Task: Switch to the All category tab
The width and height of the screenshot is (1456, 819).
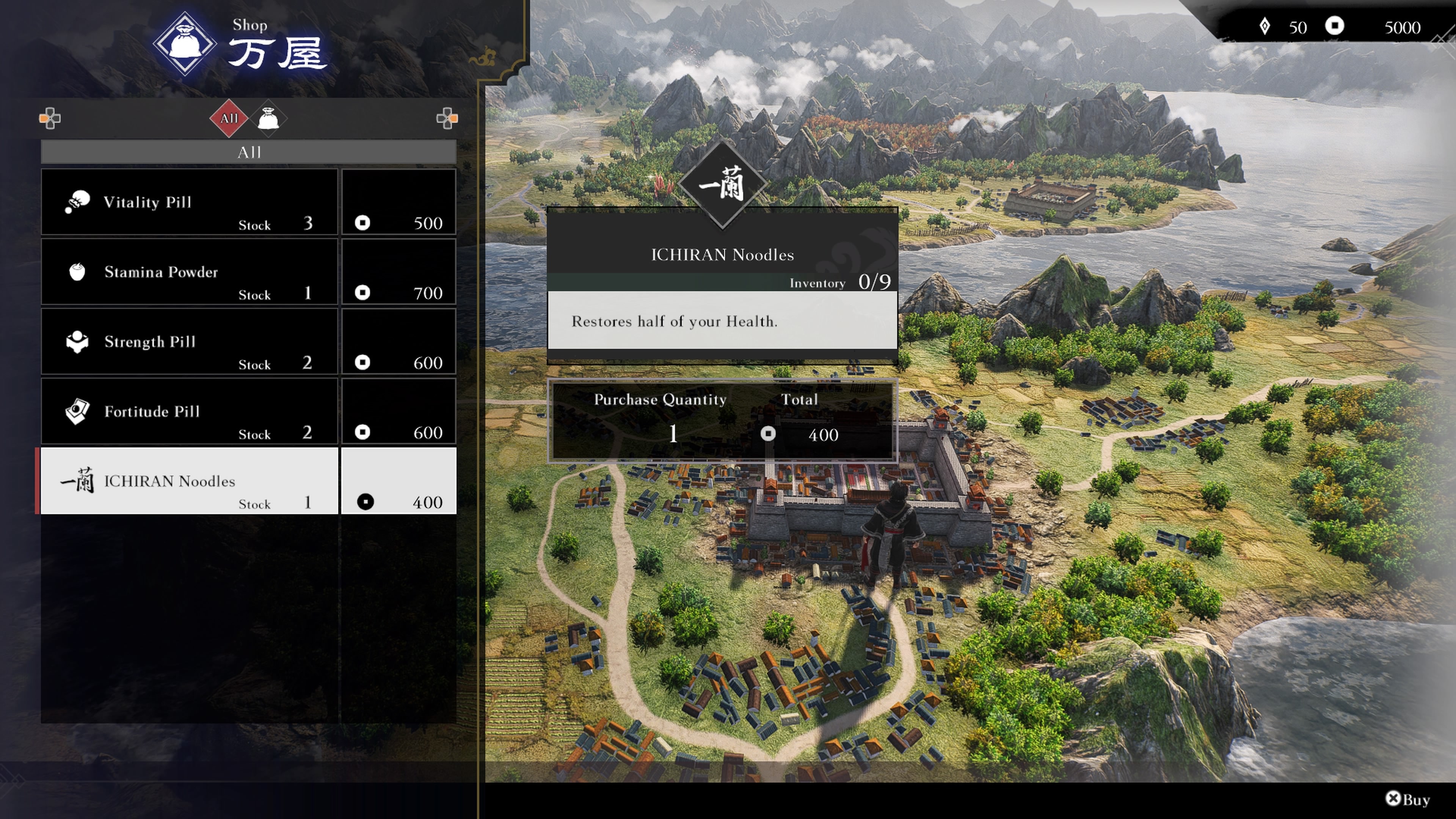Action: click(x=228, y=119)
